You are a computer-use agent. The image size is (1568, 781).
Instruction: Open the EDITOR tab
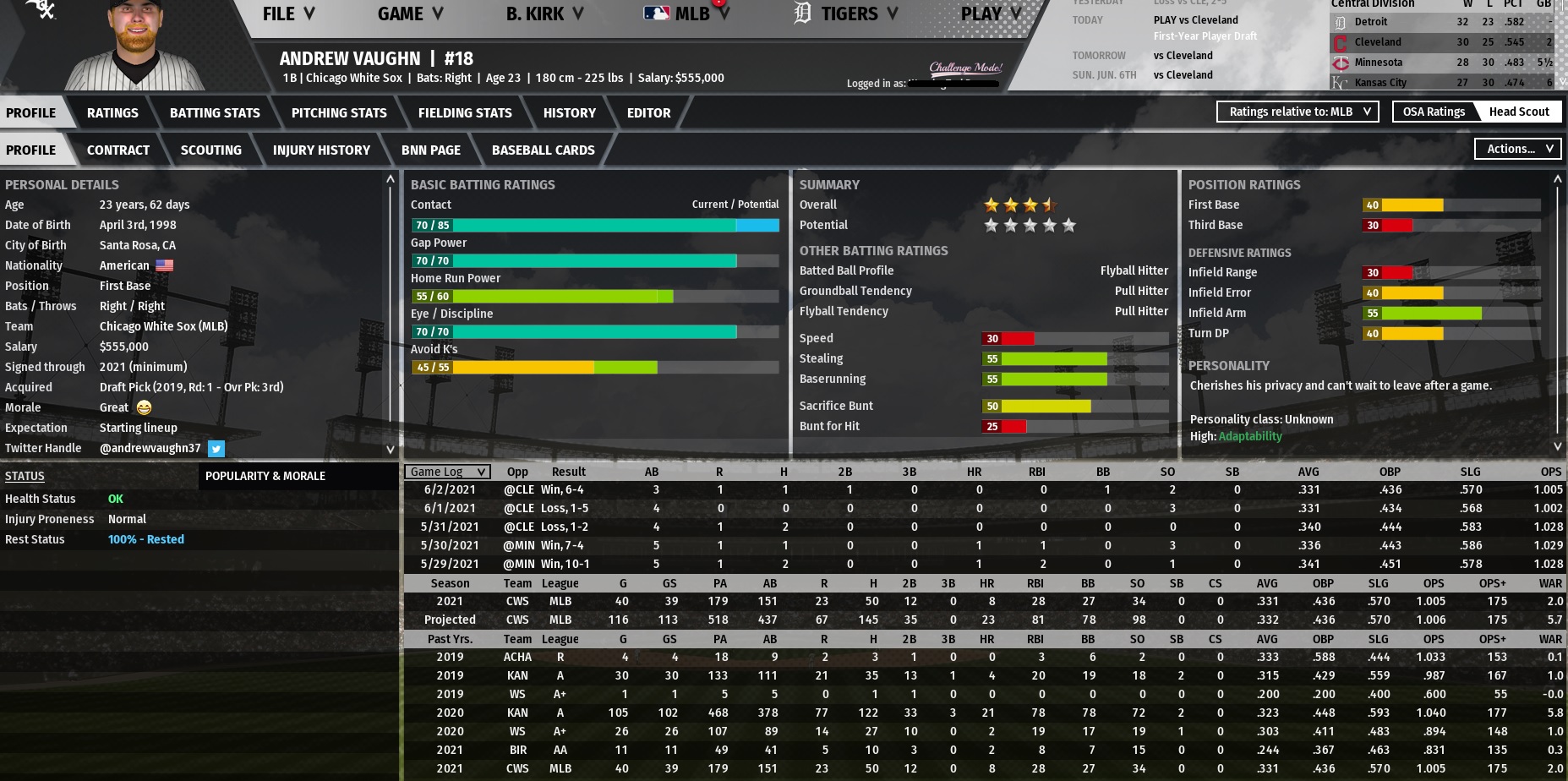648,112
